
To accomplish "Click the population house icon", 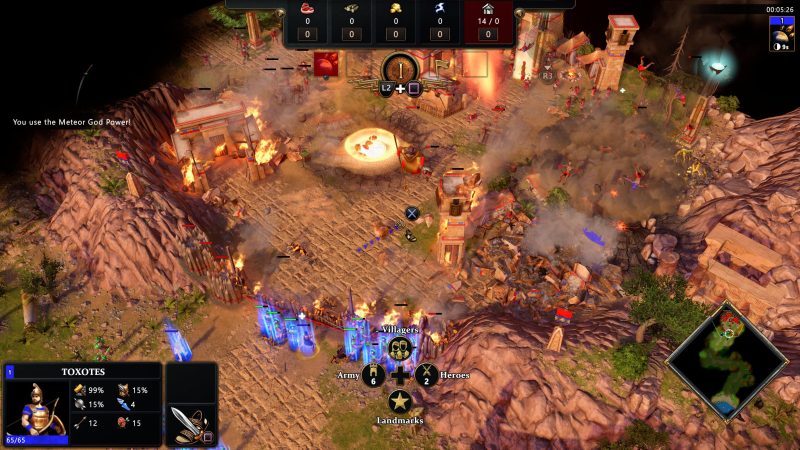I will coord(488,8).
